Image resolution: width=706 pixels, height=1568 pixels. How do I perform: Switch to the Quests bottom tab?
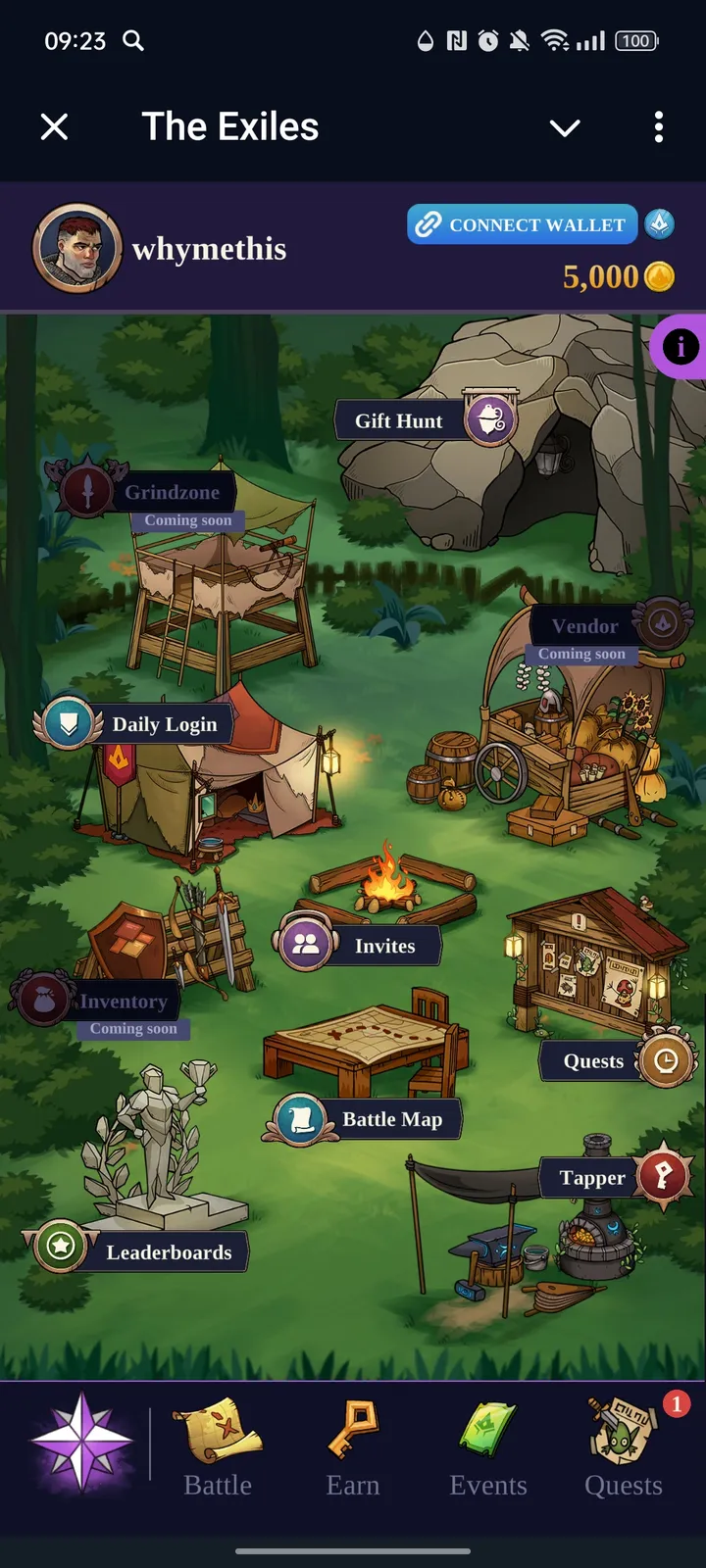coord(624,1448)
